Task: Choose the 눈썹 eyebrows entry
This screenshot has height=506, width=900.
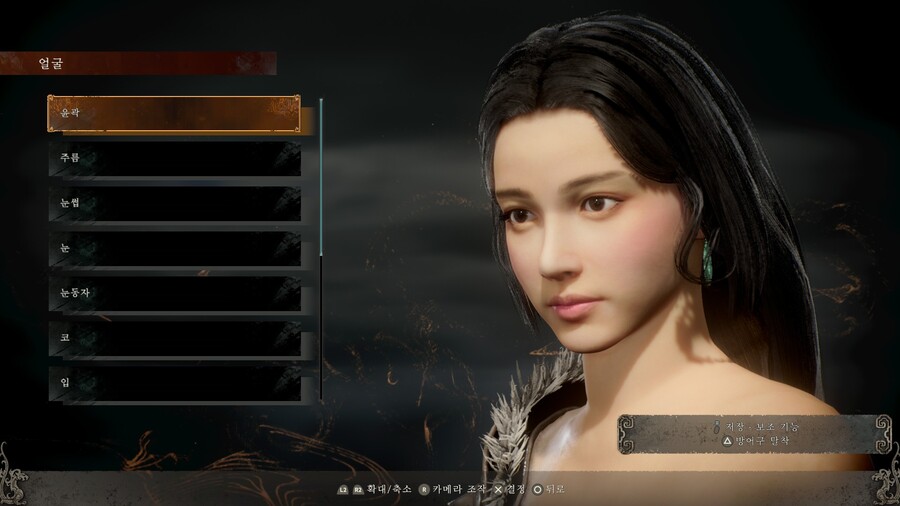Action: pos(174,204)
